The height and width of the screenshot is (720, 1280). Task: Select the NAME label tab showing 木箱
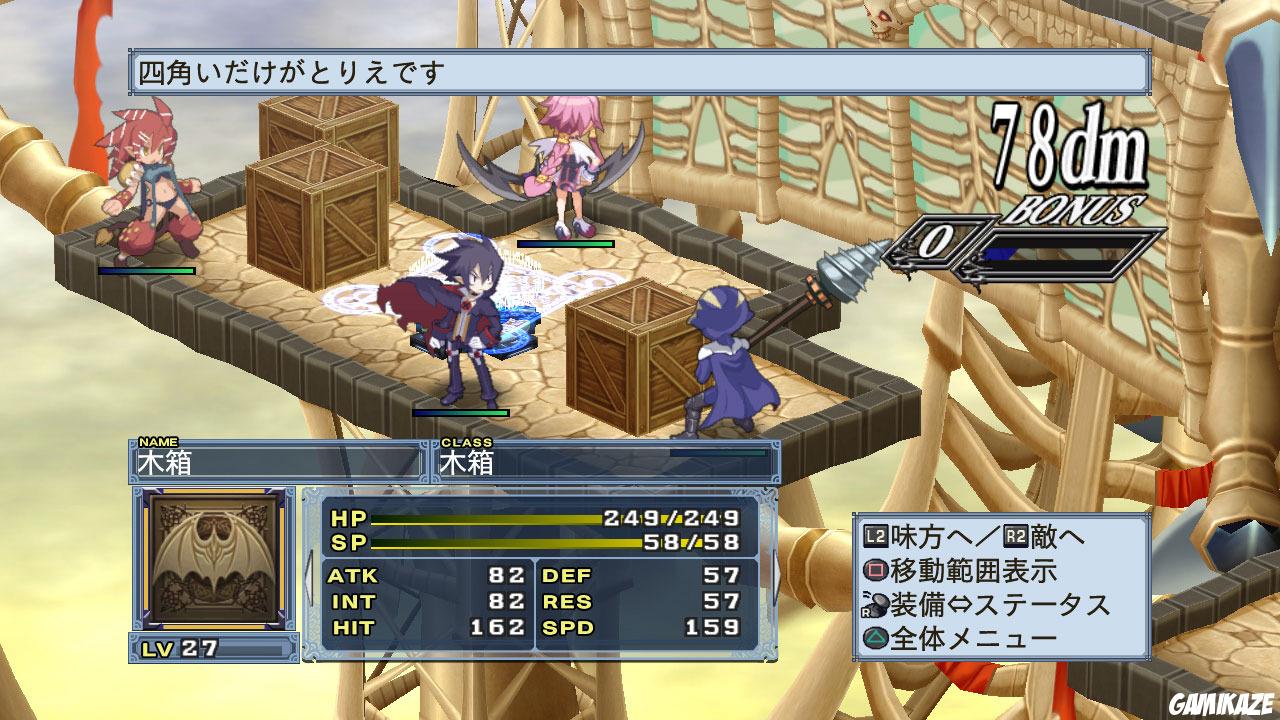tap(250, 458)
